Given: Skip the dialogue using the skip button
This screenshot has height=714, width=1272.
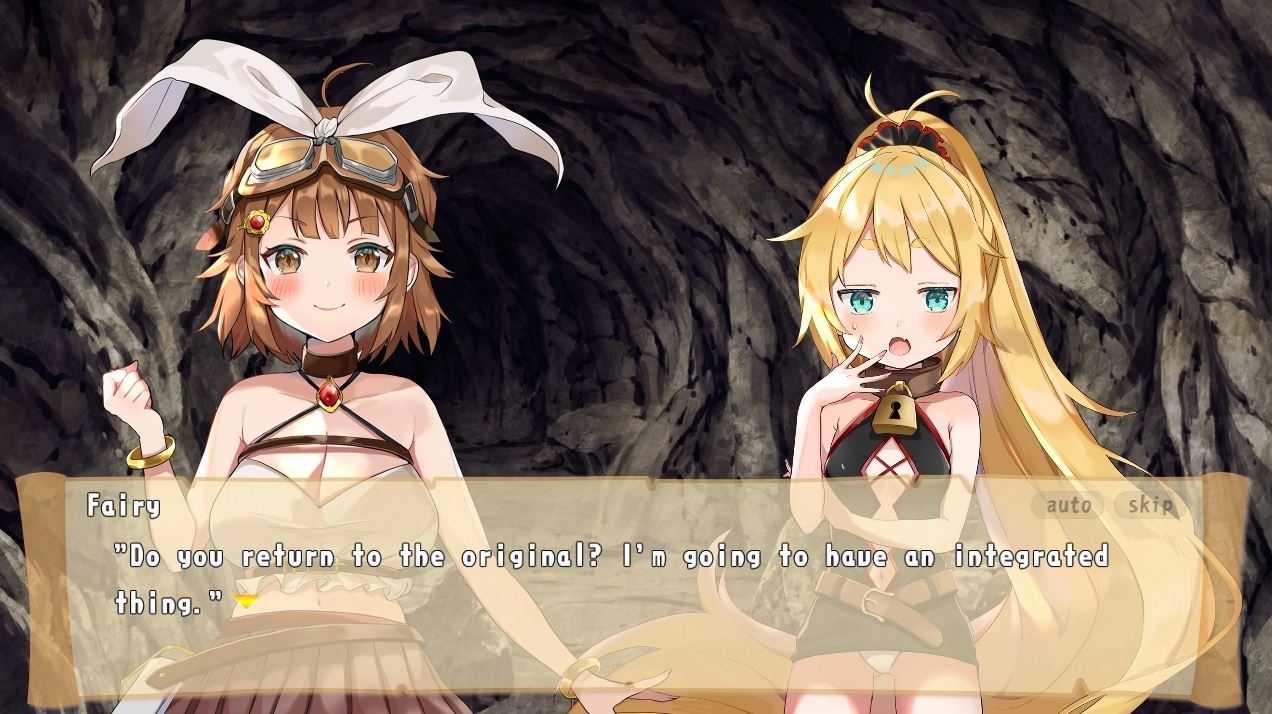Looking at the screenshot, I should click(1150, 505).
